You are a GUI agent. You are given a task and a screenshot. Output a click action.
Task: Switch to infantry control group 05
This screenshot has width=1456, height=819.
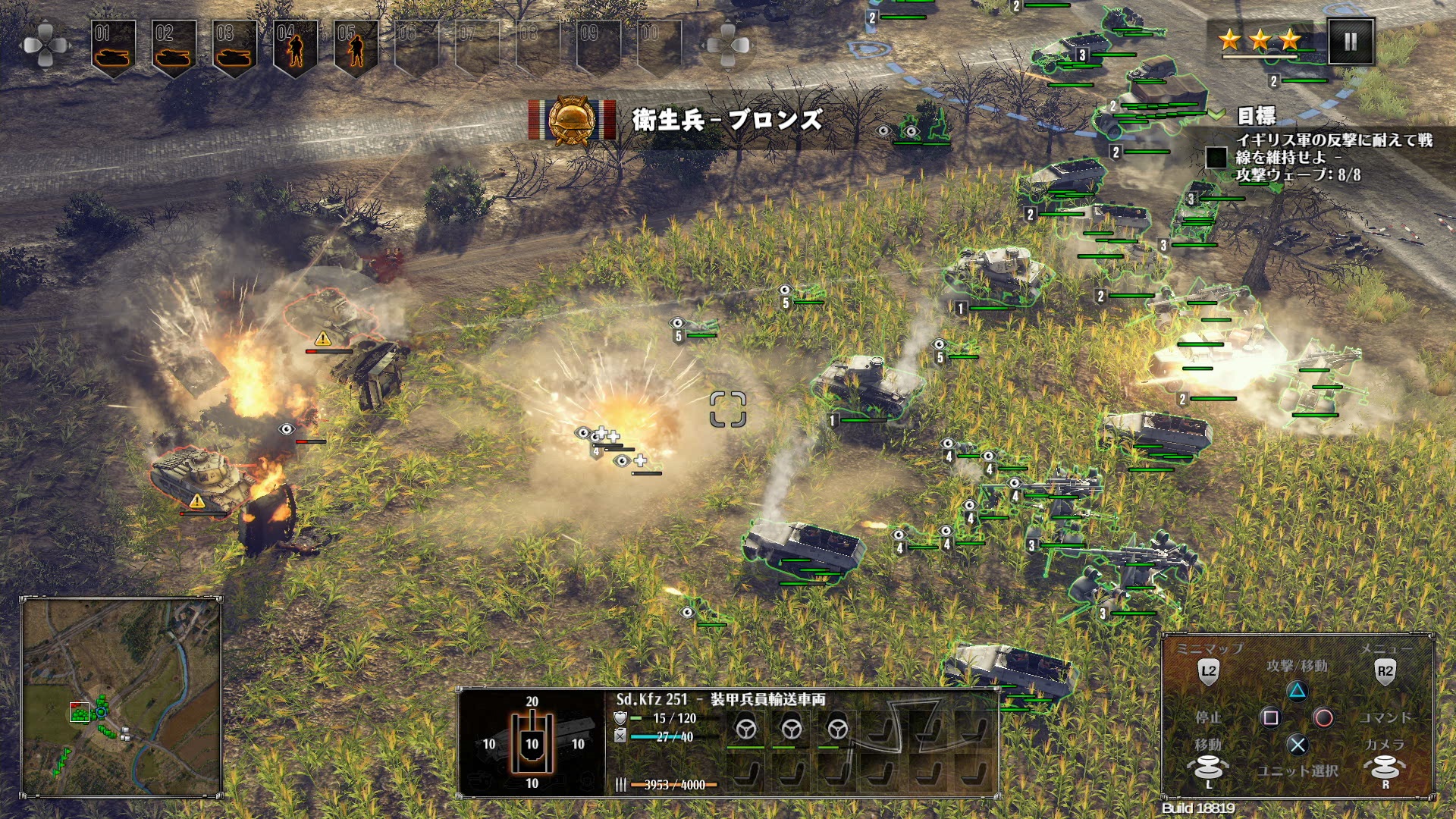click(x=356, y=47)
